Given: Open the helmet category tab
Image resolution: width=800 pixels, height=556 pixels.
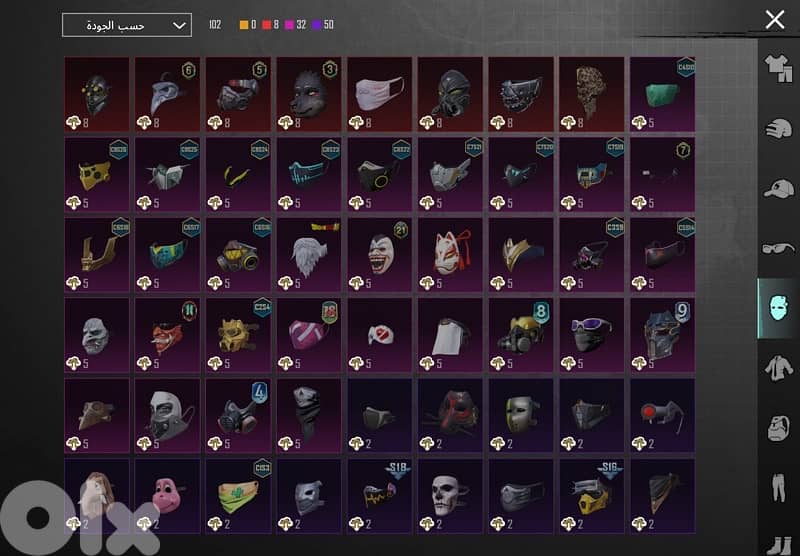Looking at the screenshot, I should pyautogui.click(x=778, y=128).
